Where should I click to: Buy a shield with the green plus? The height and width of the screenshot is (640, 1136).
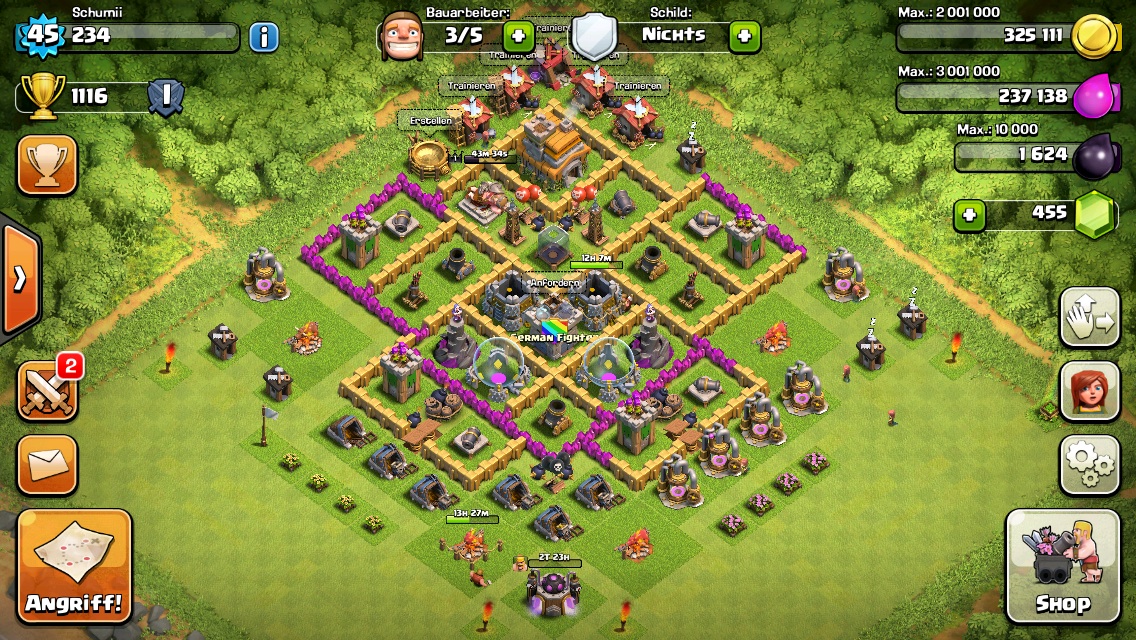pyautogui.click(x=744, y=37)
